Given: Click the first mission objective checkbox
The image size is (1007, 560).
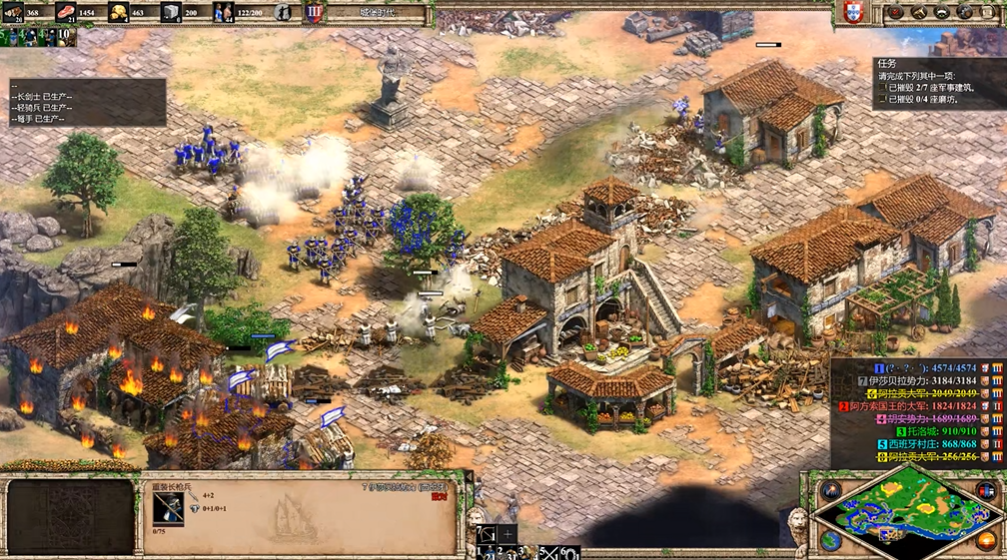Looking at the screenshot, I should coord(884,88).
